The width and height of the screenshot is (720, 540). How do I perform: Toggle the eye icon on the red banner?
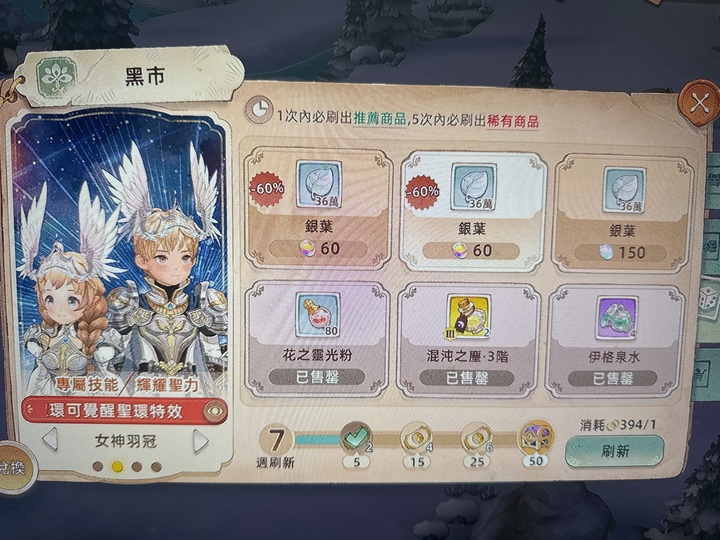pos(212,409)
